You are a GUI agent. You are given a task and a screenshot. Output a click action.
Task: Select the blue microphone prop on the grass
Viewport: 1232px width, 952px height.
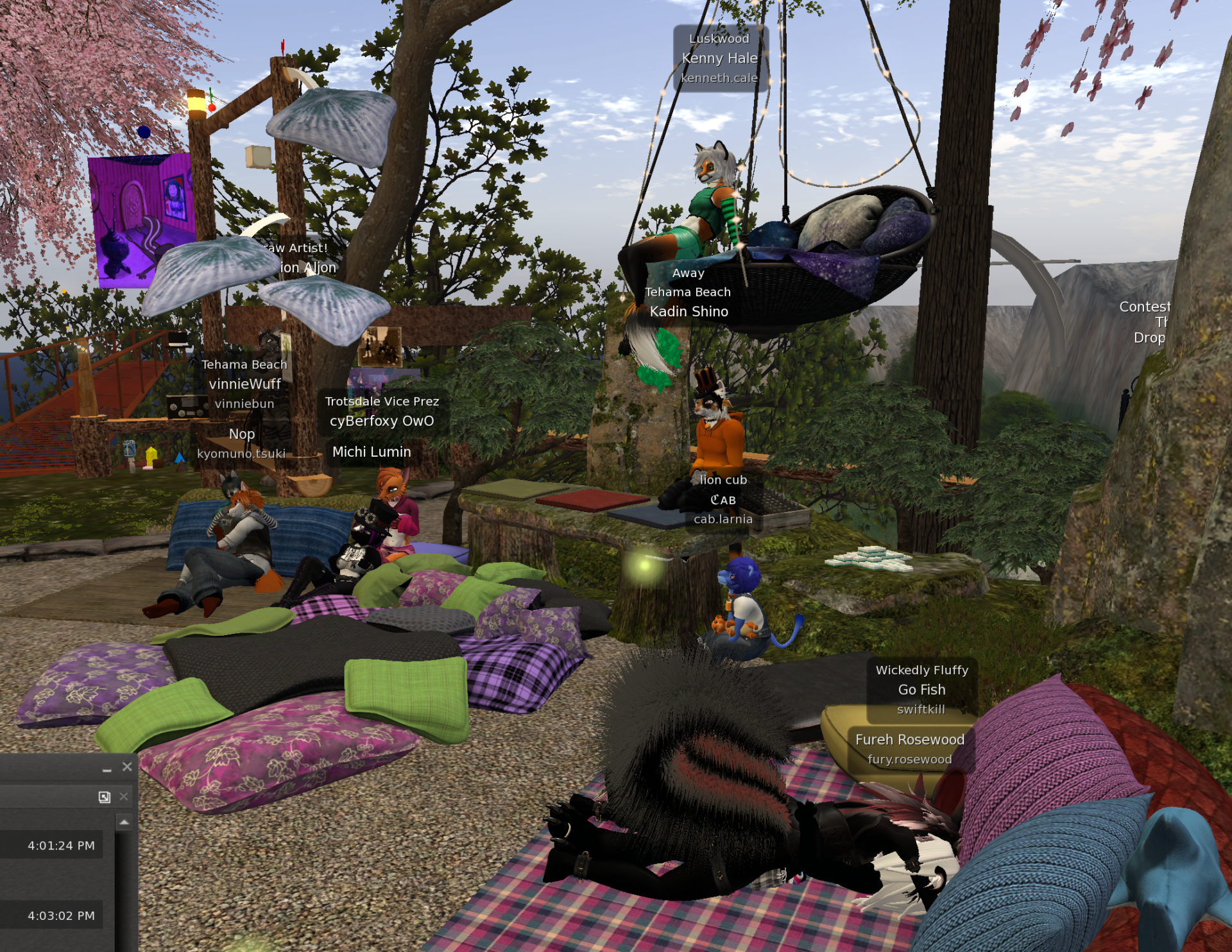pos(129,450)
